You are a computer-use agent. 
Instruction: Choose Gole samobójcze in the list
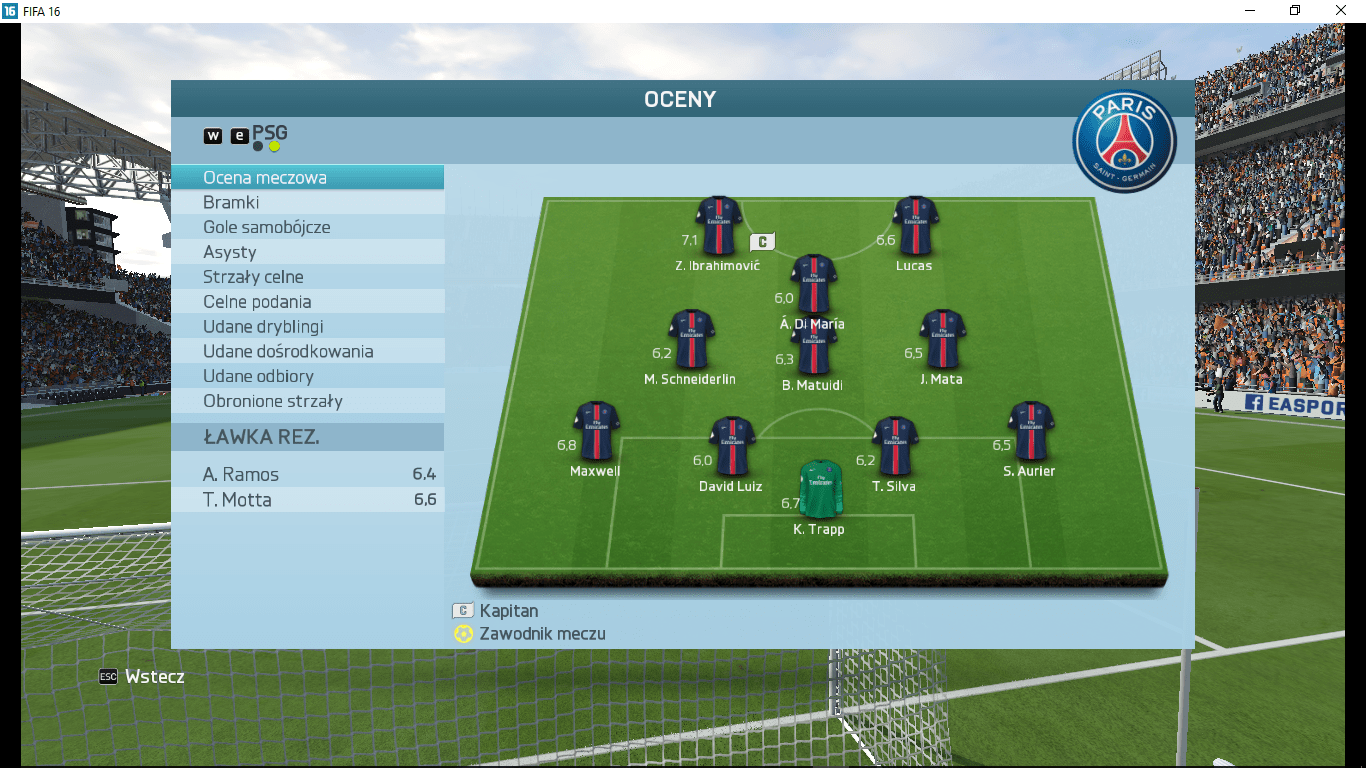[307, 227]
